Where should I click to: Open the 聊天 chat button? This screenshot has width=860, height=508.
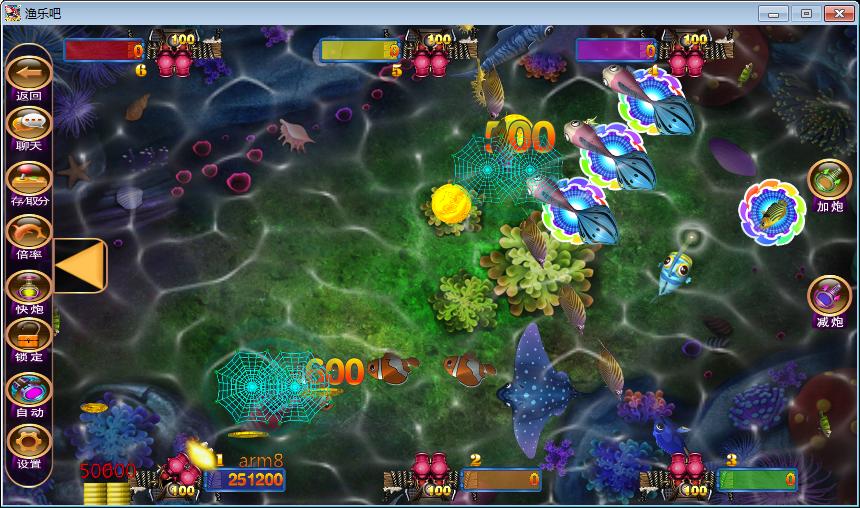pyautogui.click(x=29, y=124)
